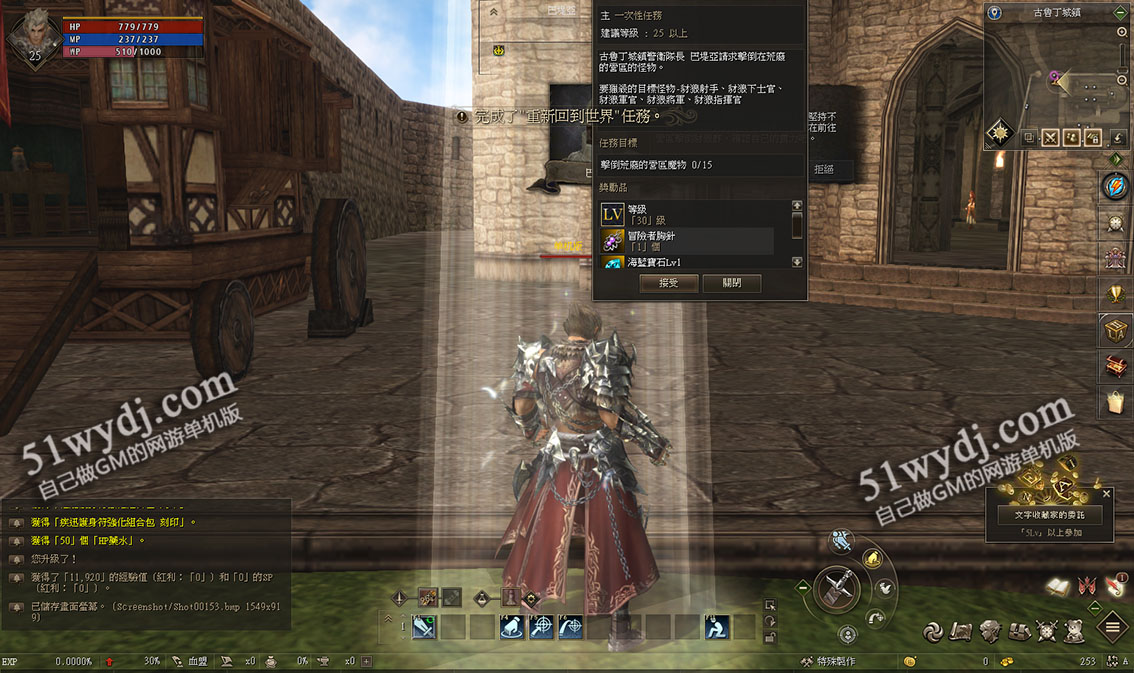
Task: Close the quest window using 關閉
Action: point(731,283)
